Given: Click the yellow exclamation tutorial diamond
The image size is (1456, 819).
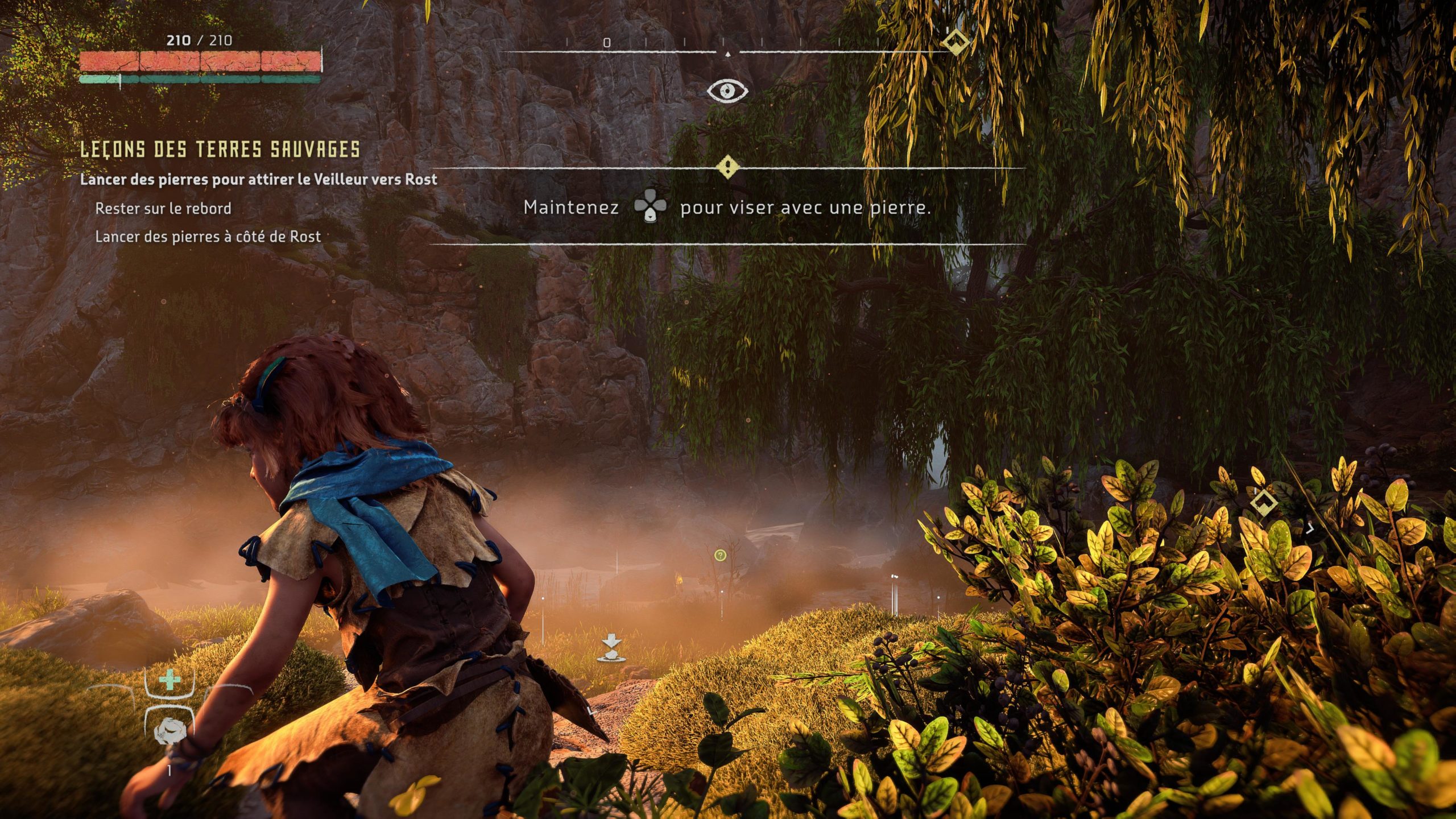Looking at the screenshot, I should tap(728, 168).
